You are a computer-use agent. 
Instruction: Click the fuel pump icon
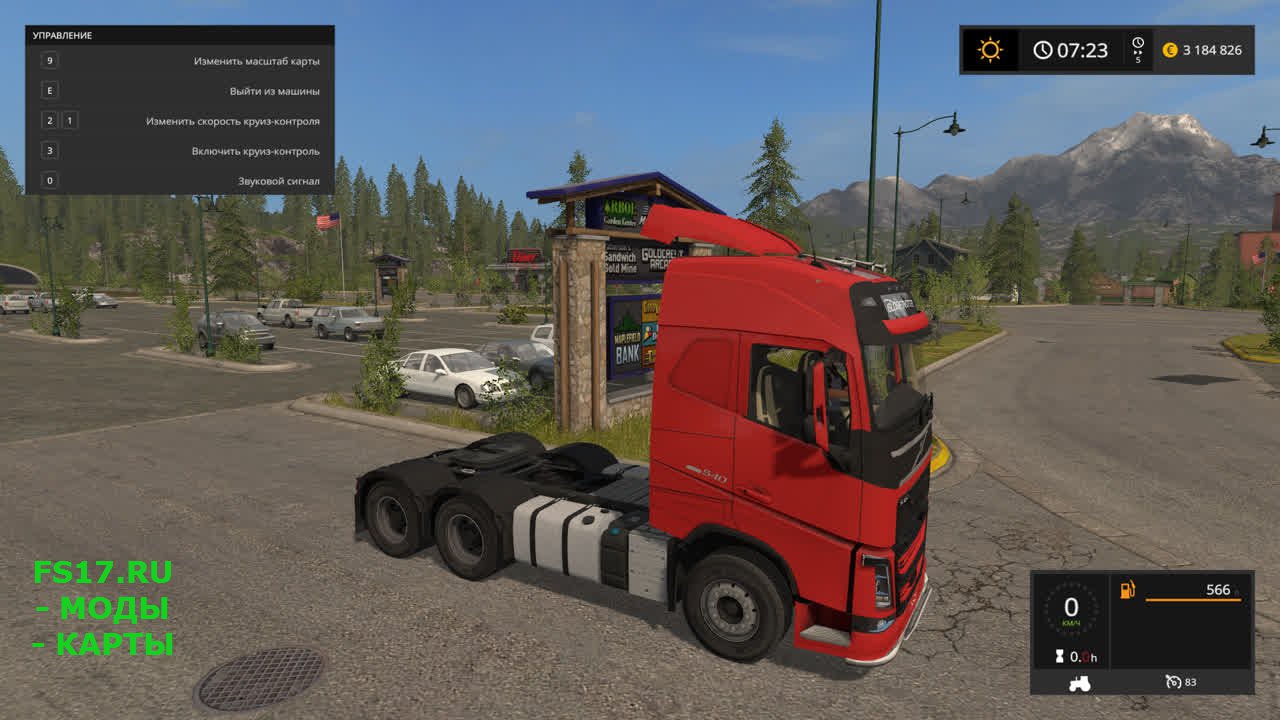coord(1128,590)
